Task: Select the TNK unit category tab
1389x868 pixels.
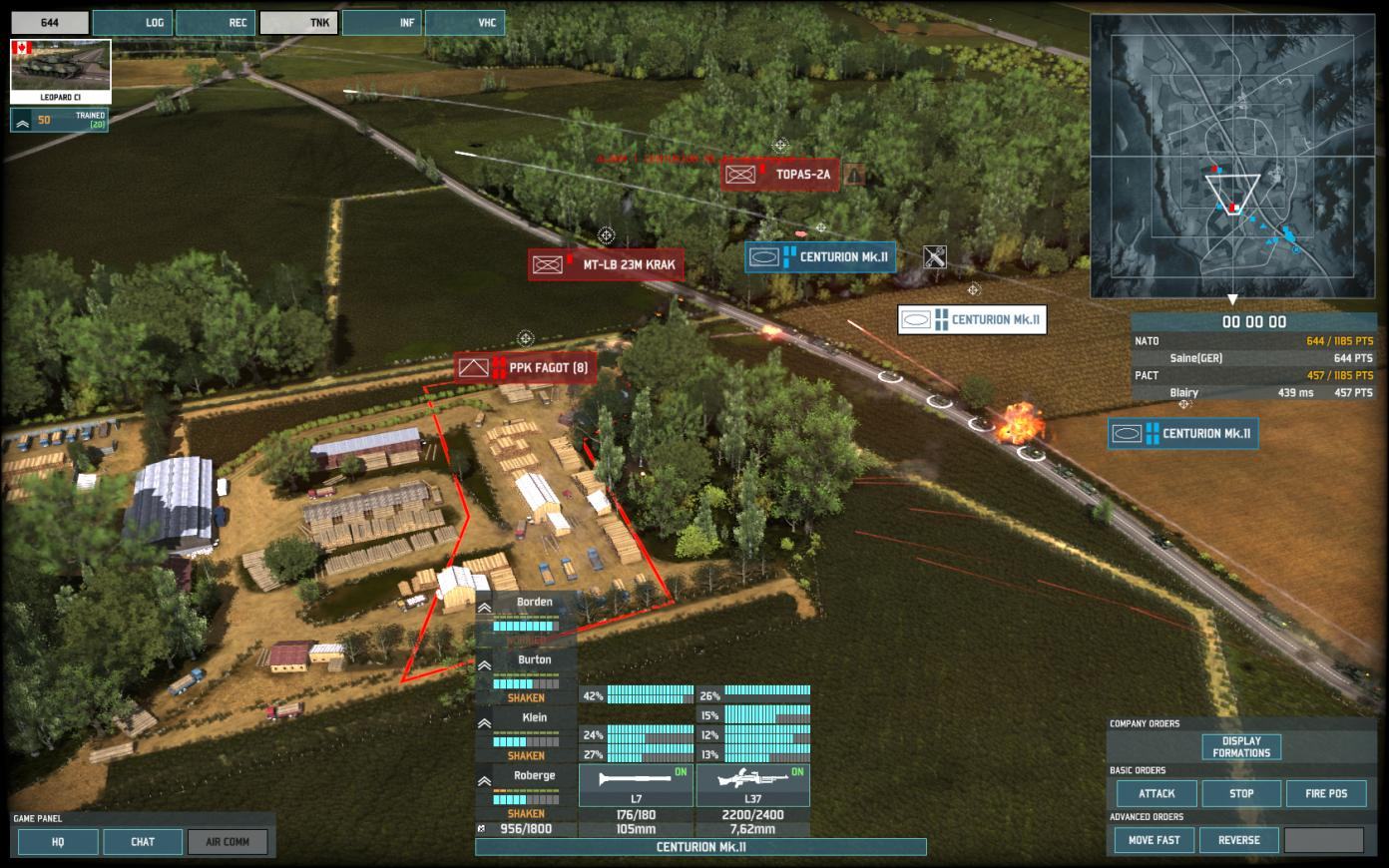Action: (x=298, y=23)
